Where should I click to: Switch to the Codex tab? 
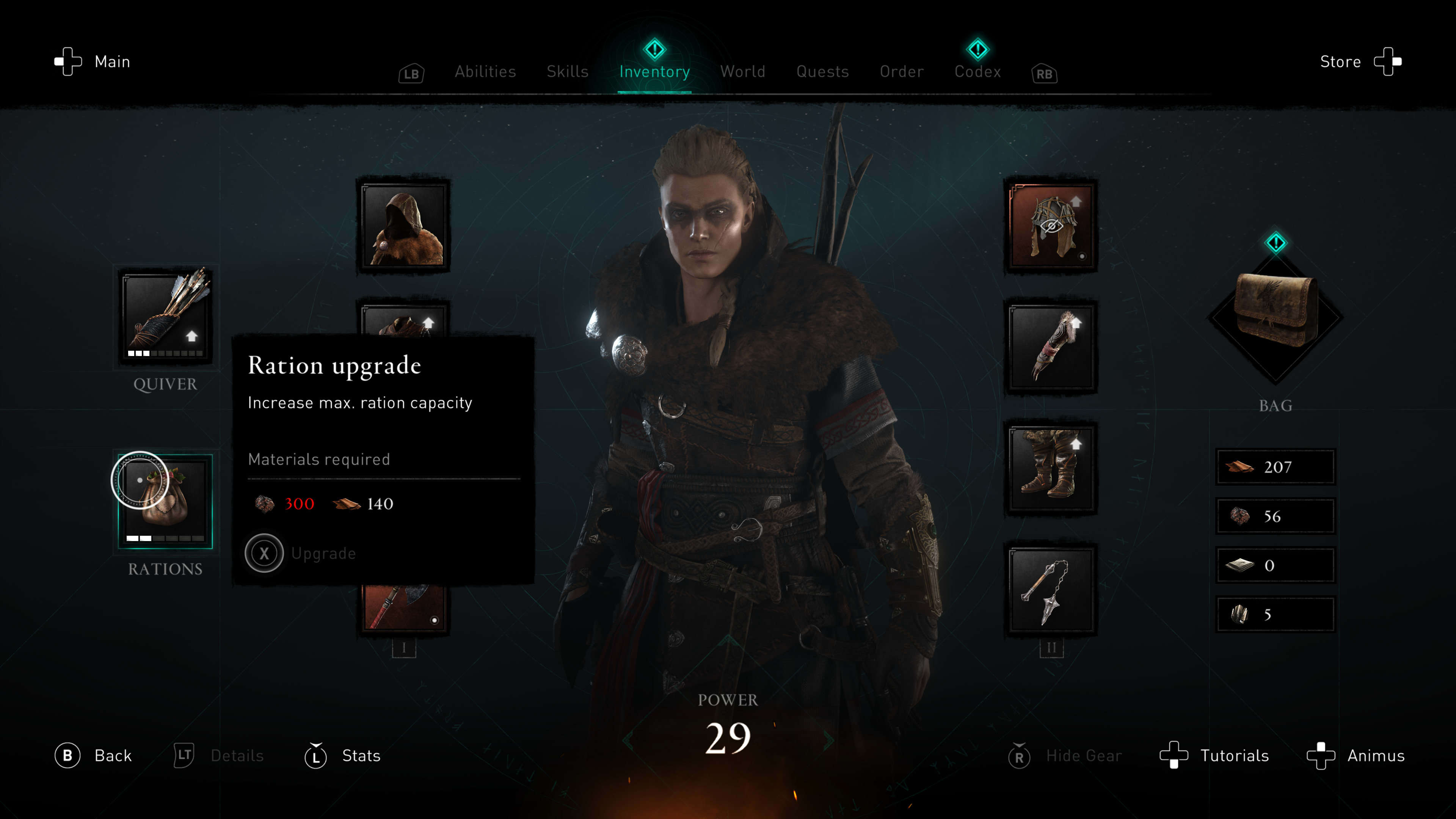(977, 72)
